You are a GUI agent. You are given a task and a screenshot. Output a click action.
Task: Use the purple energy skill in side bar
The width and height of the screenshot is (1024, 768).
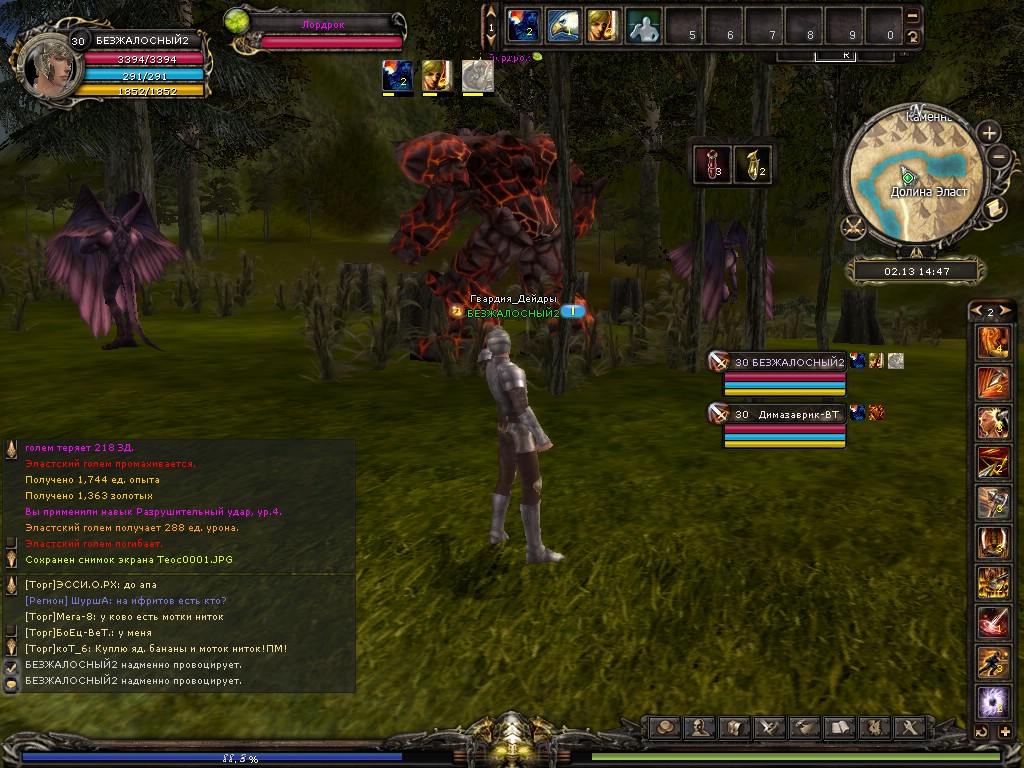coord(993,702)
